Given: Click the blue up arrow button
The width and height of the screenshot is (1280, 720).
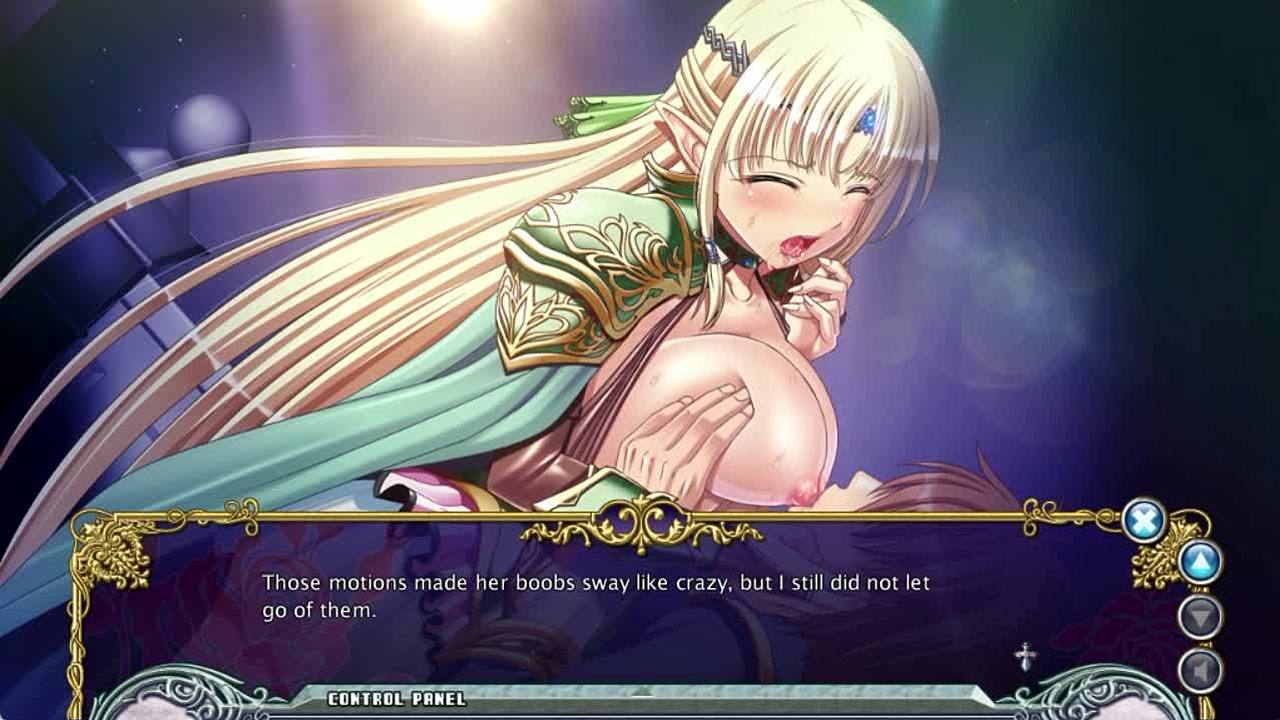Looking at the screenshot, I should coord(1200,562).
